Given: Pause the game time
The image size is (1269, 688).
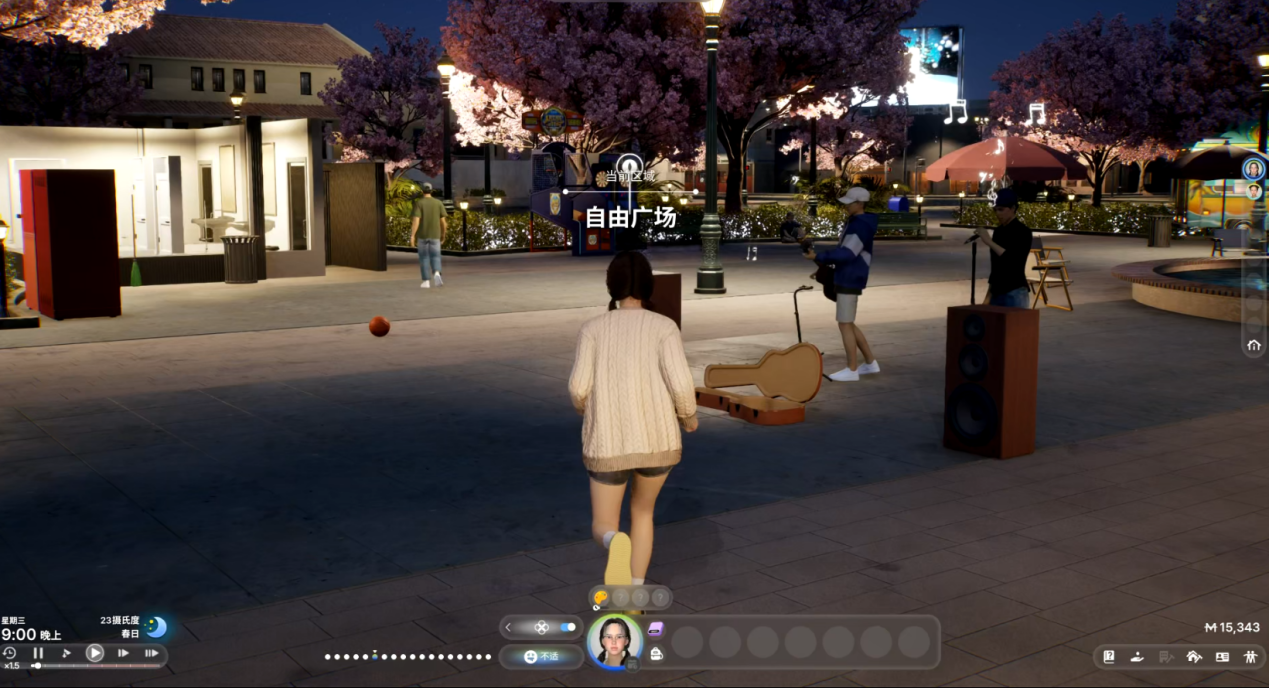Looking at the screenshot, I should (x=38, y=653).
